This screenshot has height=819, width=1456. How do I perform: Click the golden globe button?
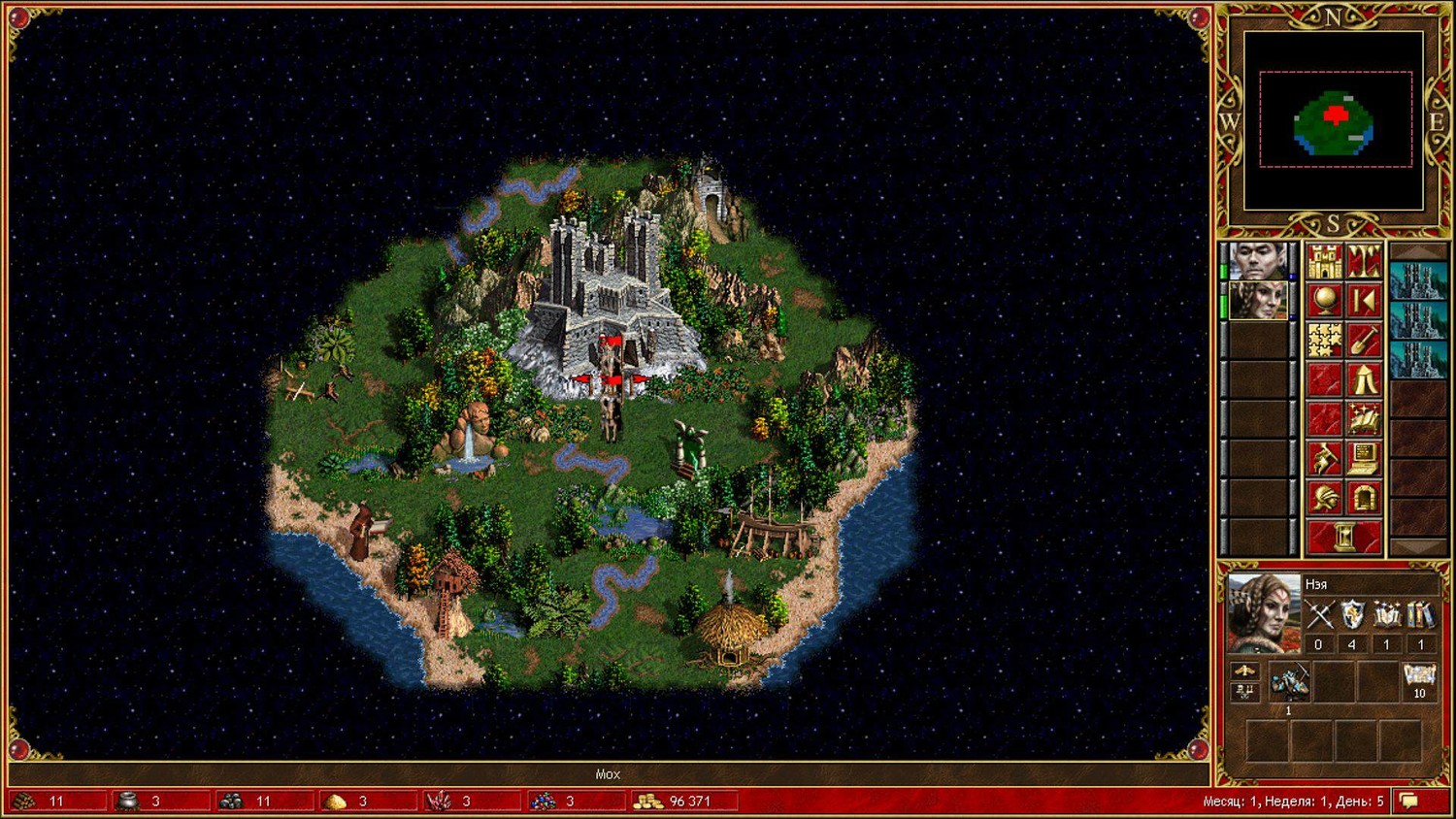point(1324,302)
